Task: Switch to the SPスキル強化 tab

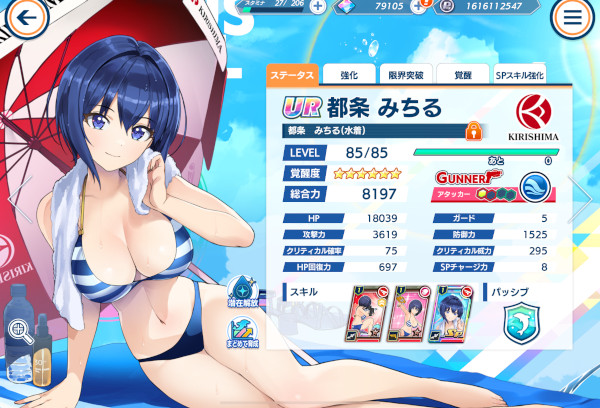Action: click(x=520, y=74)
